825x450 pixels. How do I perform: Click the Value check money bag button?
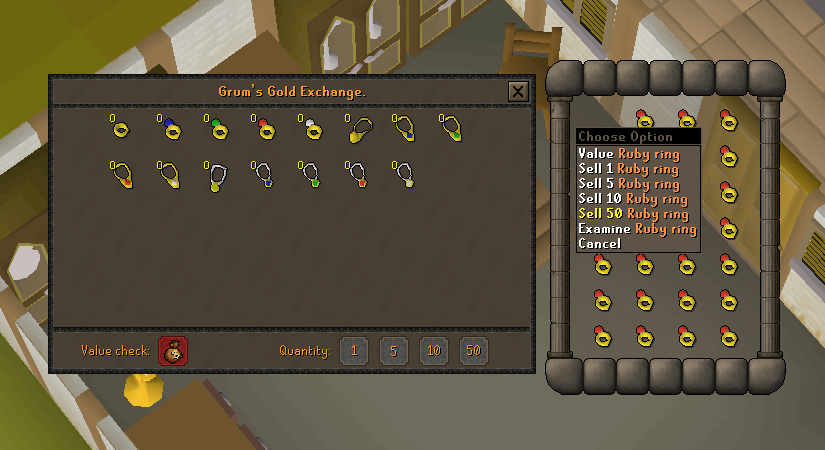click(x=174, y=351)
